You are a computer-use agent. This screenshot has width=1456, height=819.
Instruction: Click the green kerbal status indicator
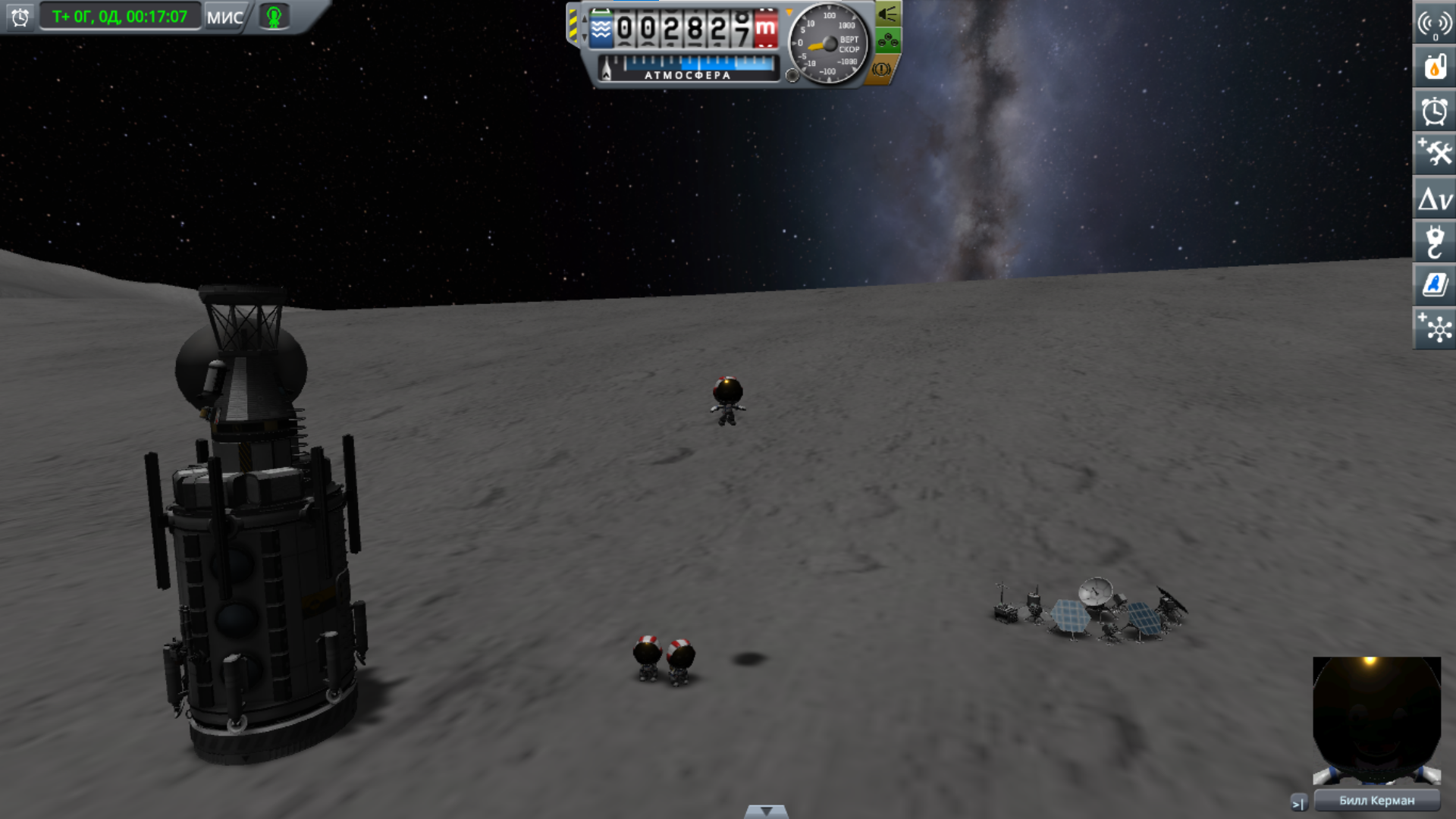(274, 17)
